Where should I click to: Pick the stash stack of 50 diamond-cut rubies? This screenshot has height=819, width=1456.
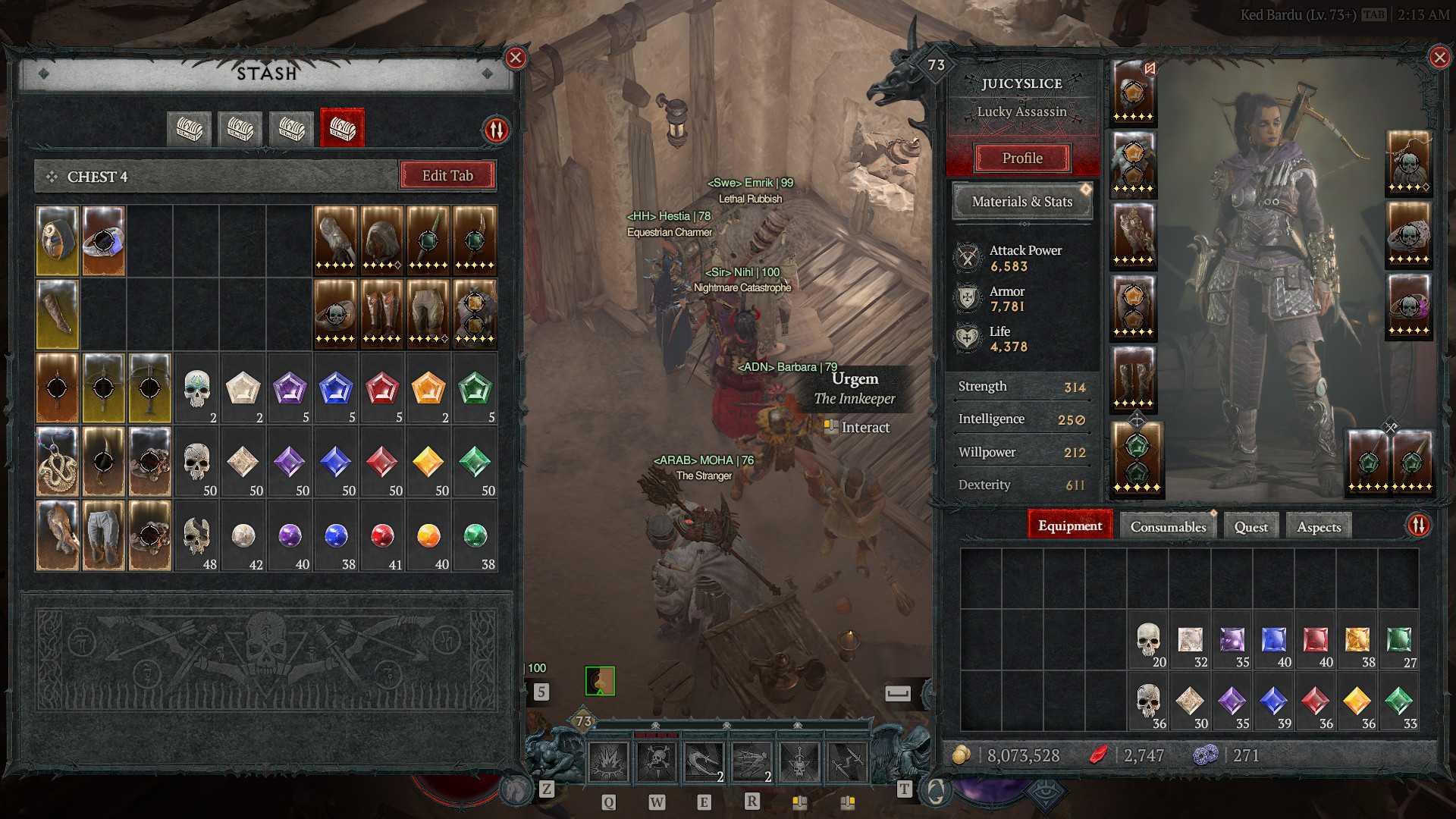[x=382, y=463]
